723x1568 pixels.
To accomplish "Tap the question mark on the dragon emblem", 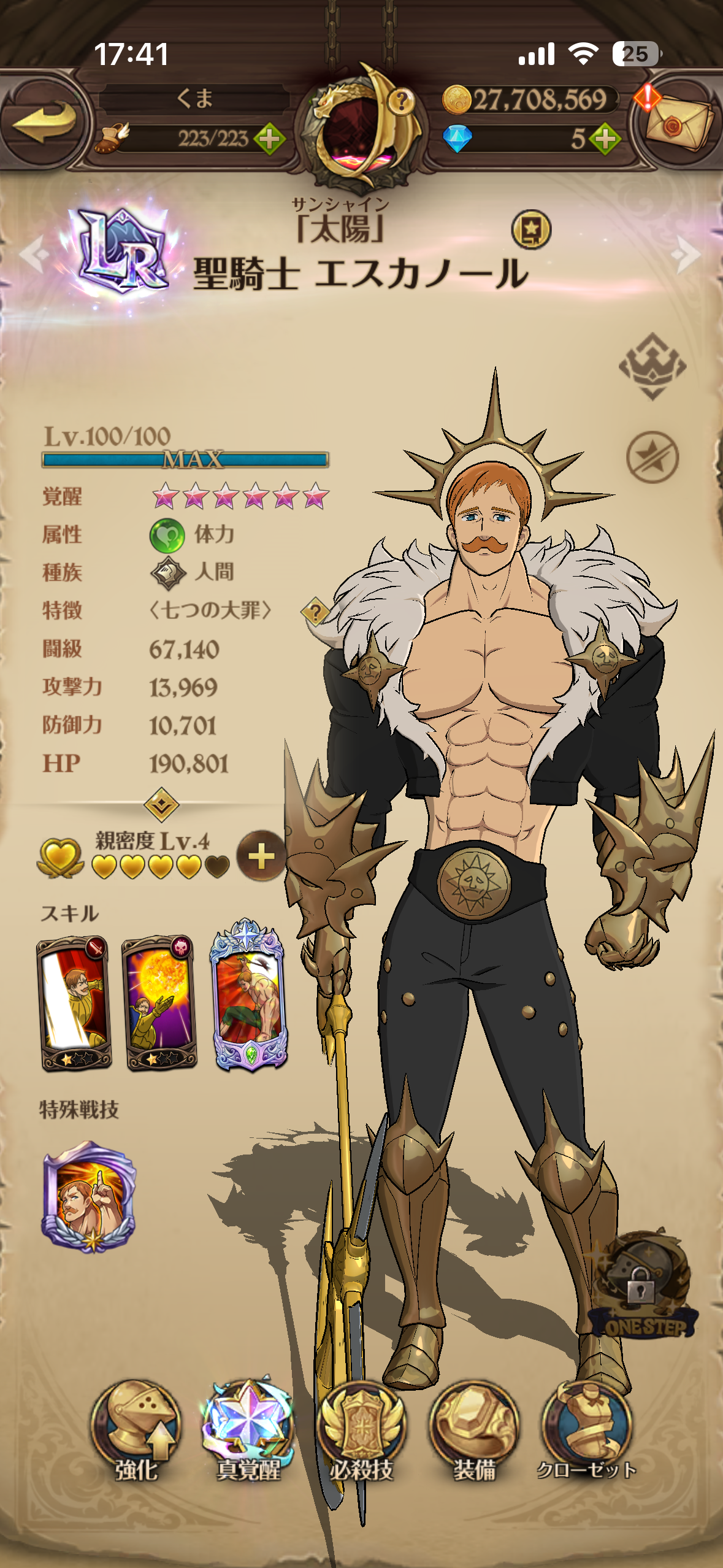I will pos(401,99).
